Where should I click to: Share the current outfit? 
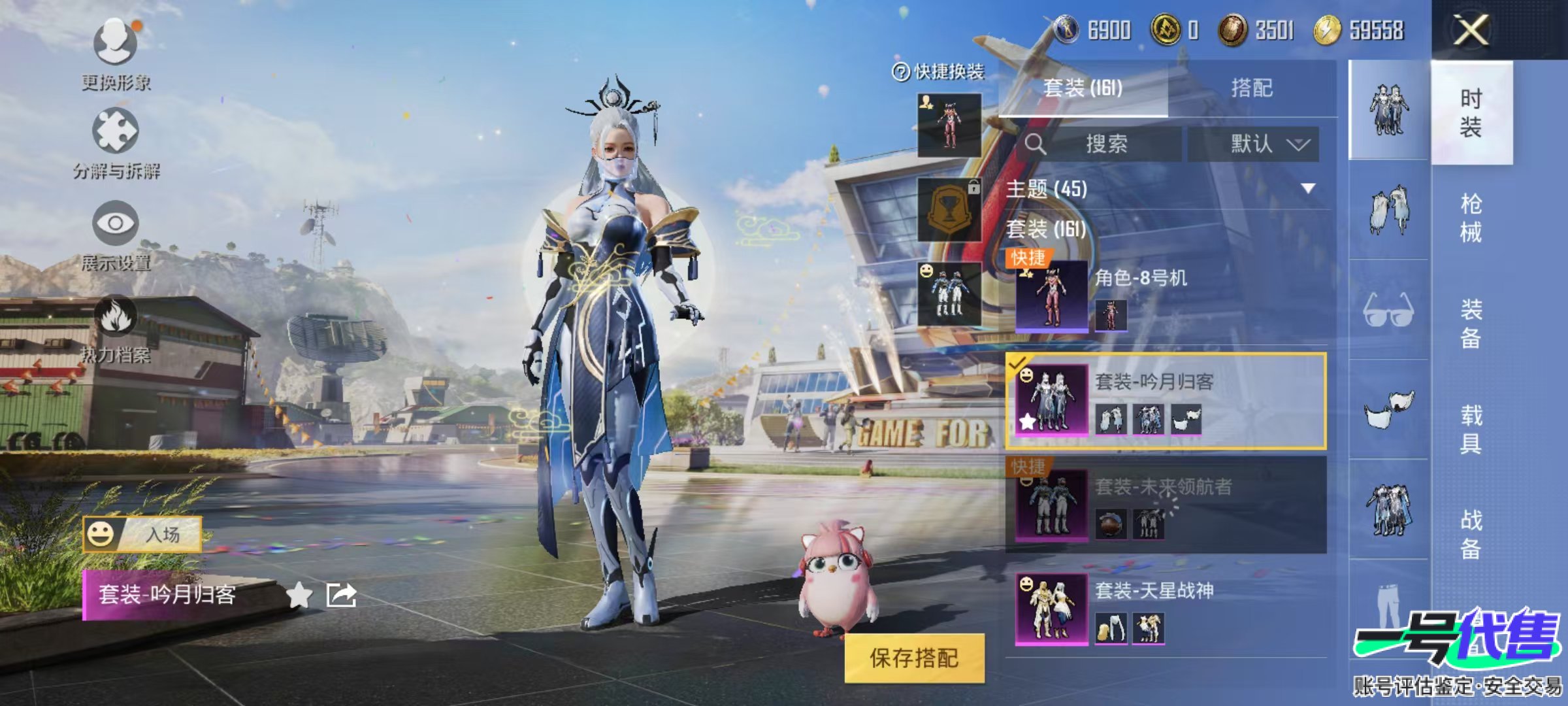(x=341, y=595)
